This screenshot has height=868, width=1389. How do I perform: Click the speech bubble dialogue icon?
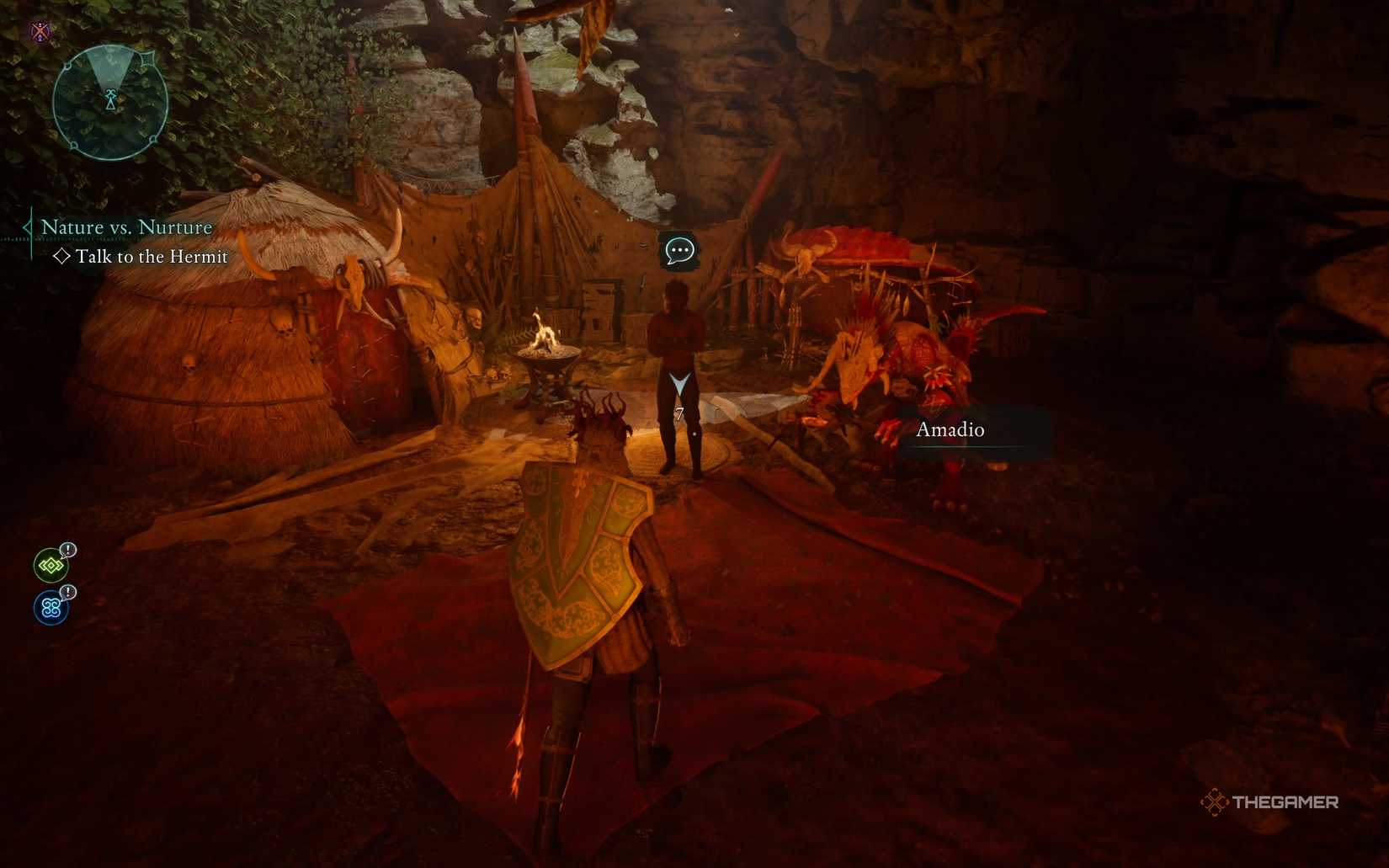pyautogui.click(x=679, y=250)
